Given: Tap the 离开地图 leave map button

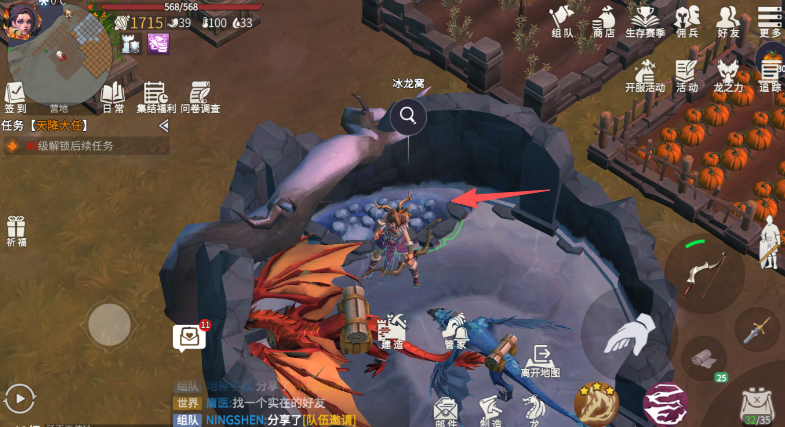Looking at the screenshot, I should 541,360.
